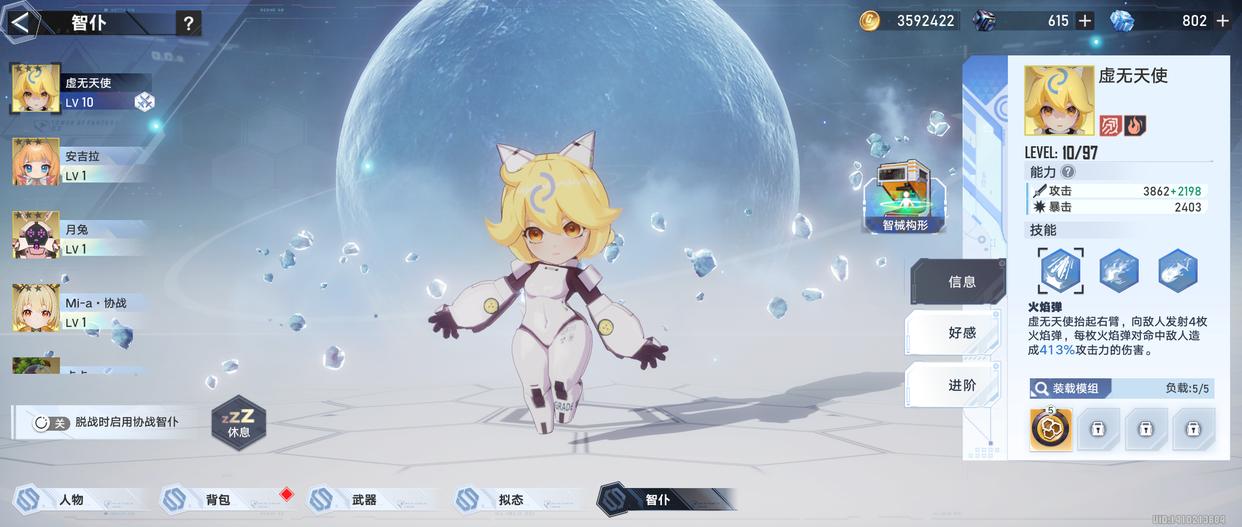This screenshot has height=527, width=1242.
Task: Open the 背包 tab
Action: click(217, 499)
